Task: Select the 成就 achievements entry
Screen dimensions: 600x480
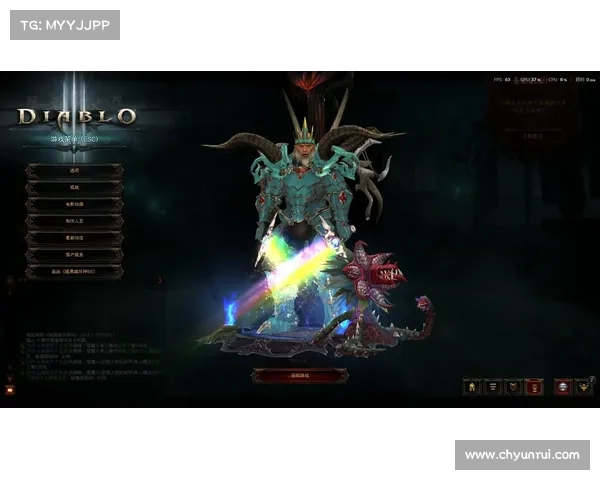Action: (x=74, y=188)
